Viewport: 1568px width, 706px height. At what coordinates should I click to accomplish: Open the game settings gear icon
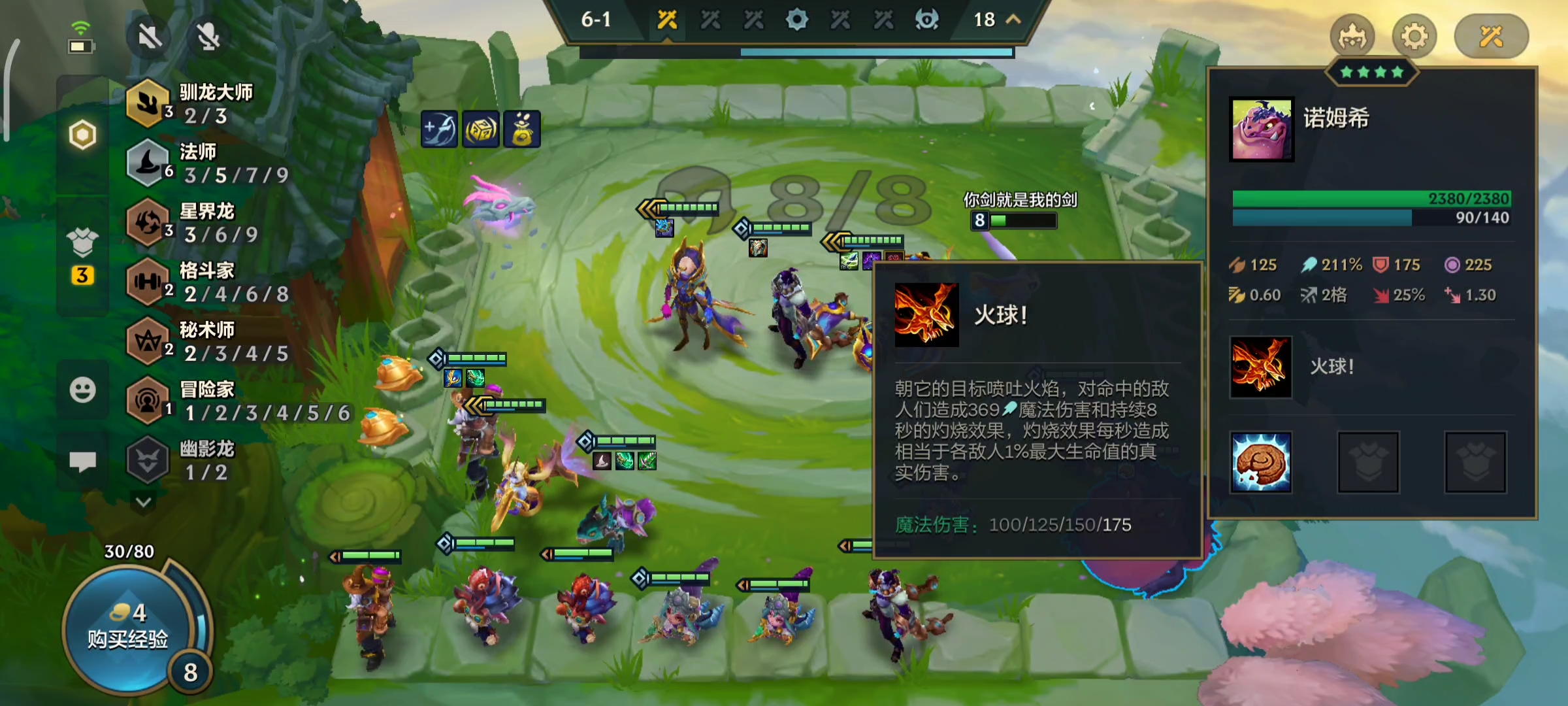tap(1415, 37)
